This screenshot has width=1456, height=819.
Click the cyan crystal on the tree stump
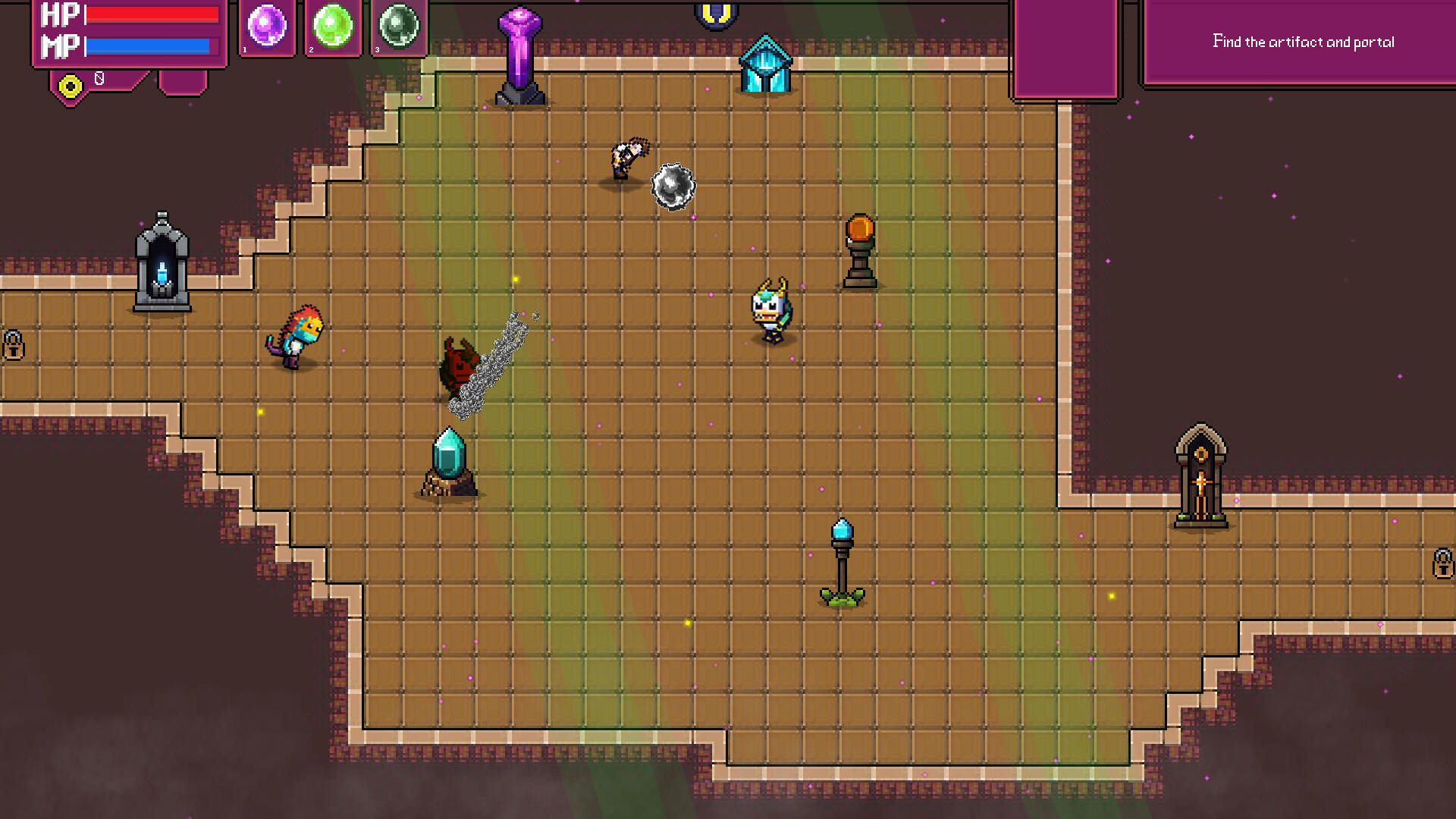(447, 459)
